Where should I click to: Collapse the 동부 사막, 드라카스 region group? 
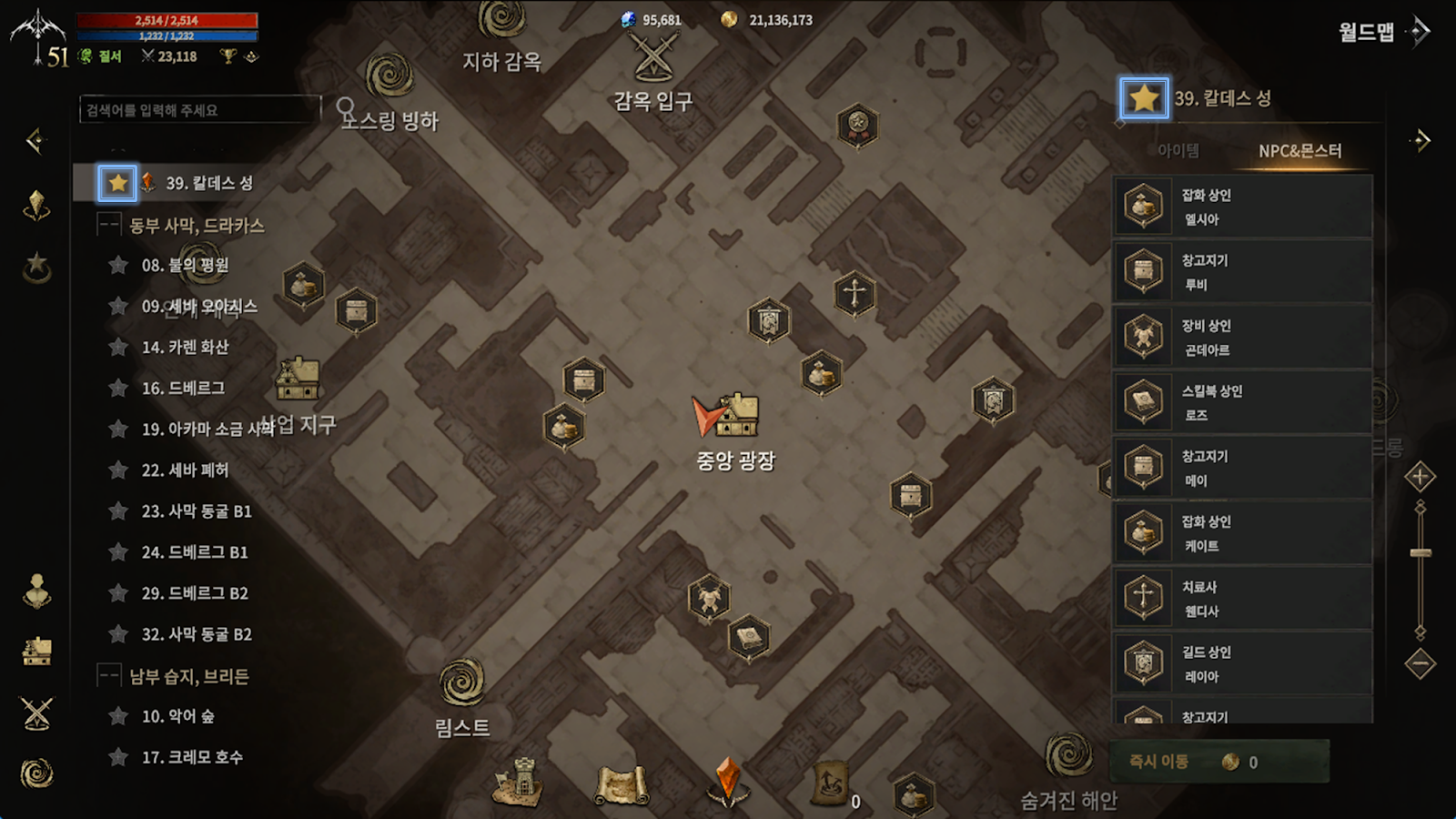point(109,225)
